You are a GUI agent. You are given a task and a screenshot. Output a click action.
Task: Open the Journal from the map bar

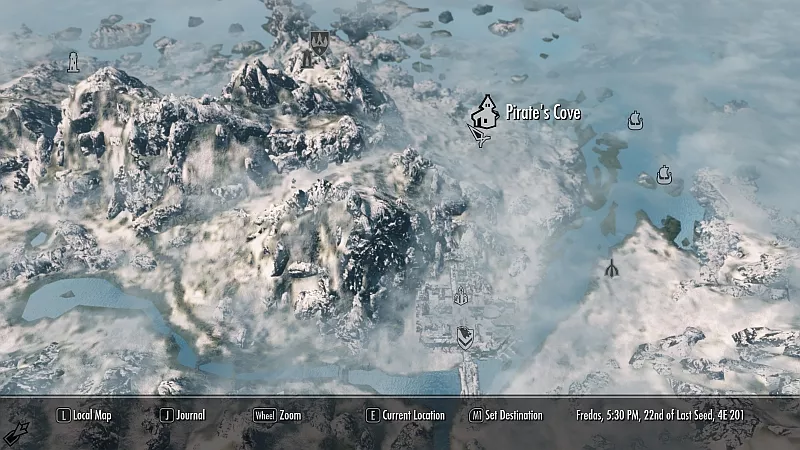pos(183,415)
